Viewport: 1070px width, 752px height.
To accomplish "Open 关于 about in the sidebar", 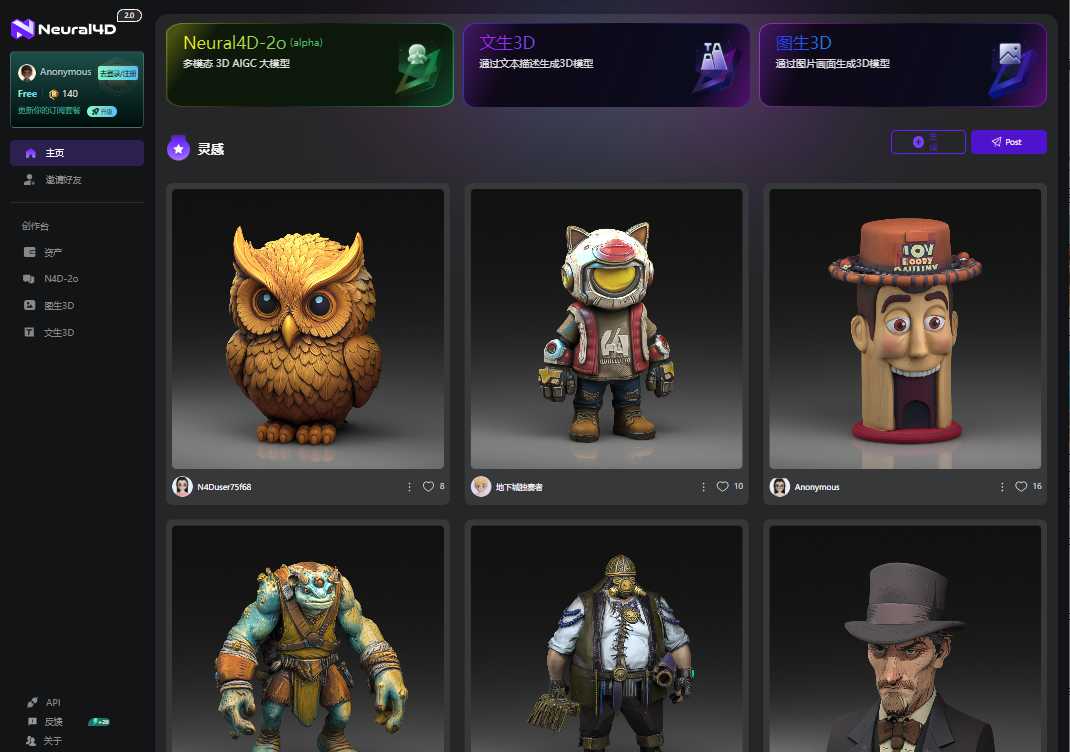I will coord(54,741).
